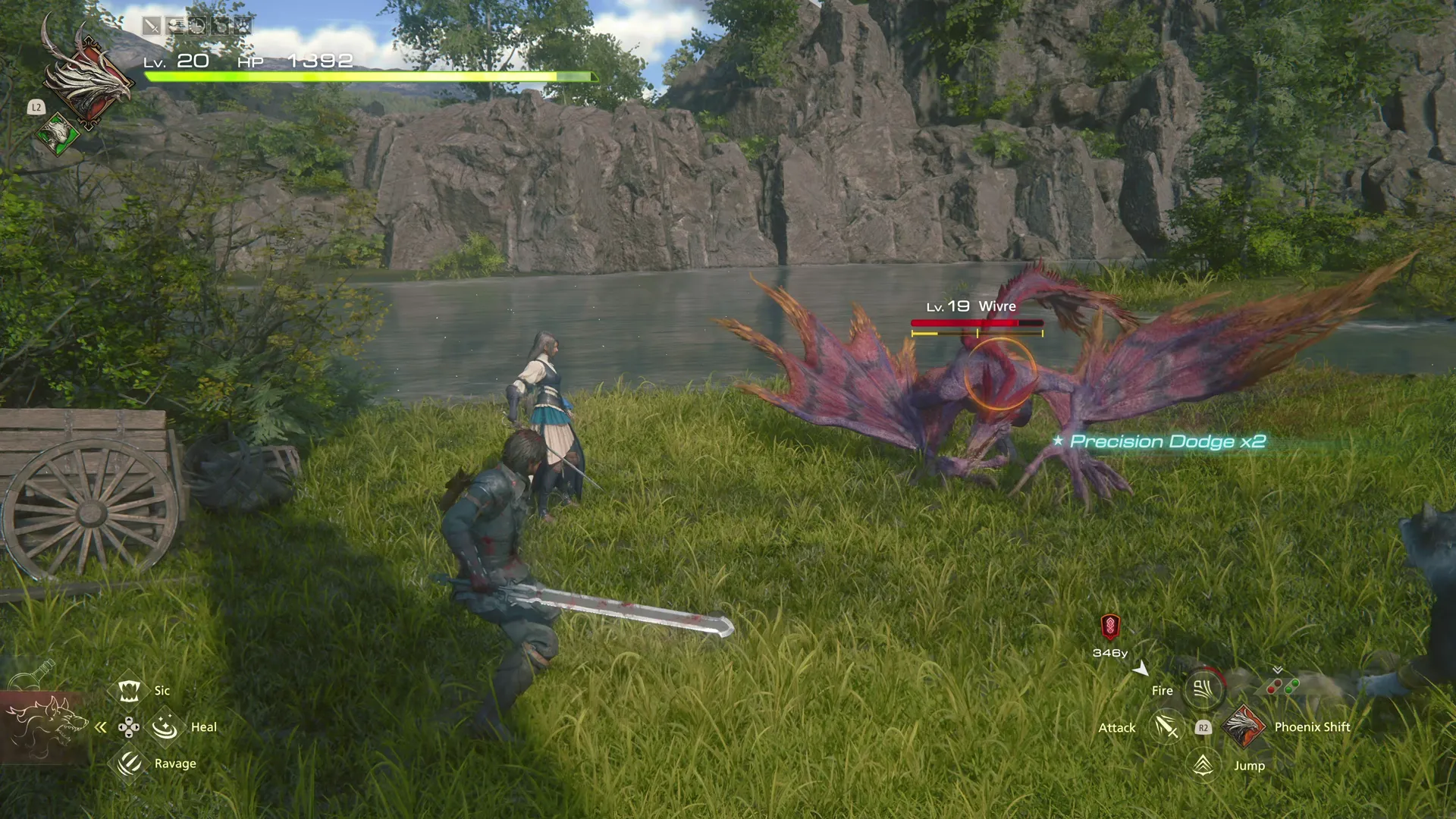Toggle the green status pip near the crosshair prompt

click(x=1290, y=686)
